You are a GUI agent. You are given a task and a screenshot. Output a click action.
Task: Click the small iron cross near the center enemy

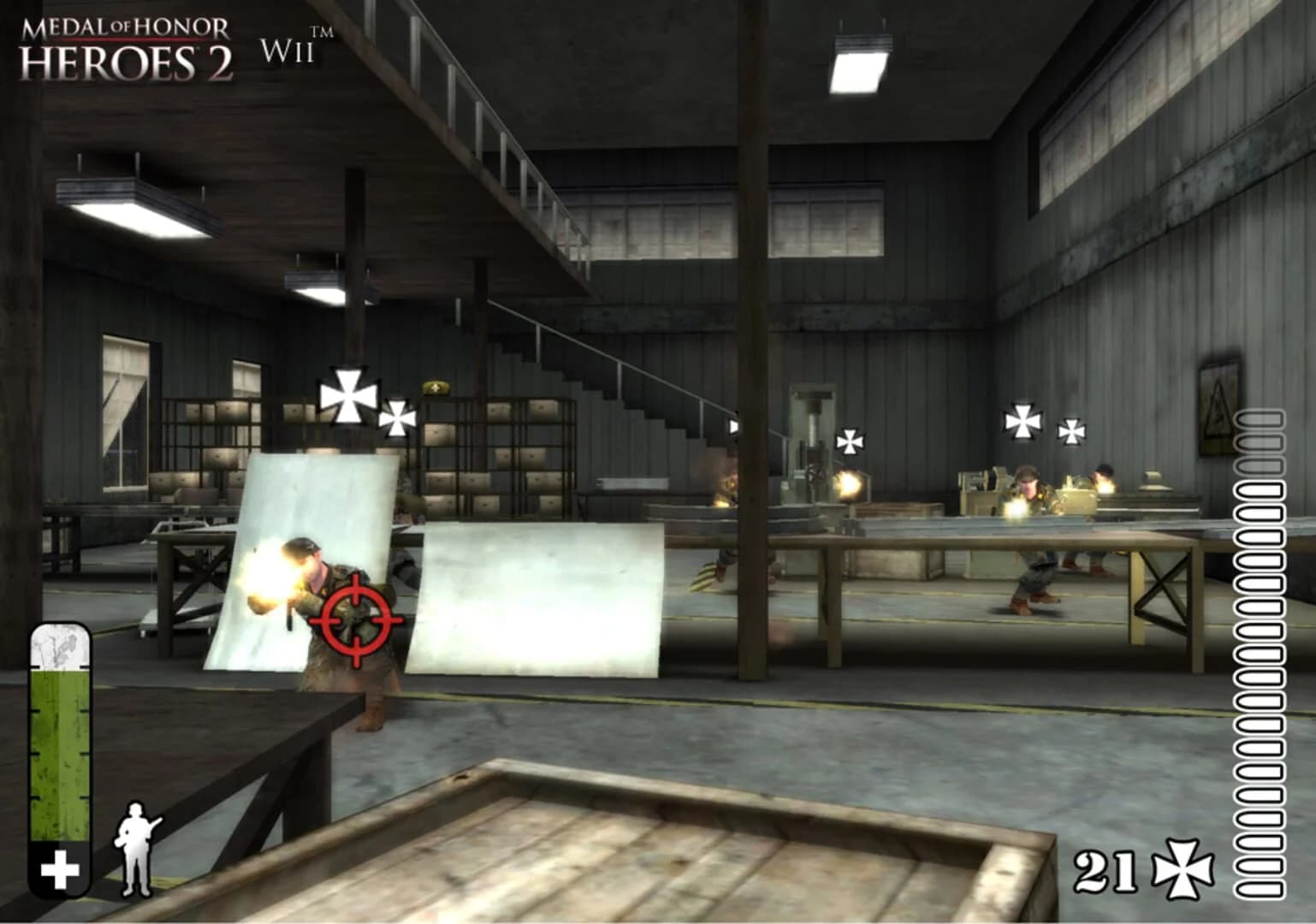(x=848, y=441)
